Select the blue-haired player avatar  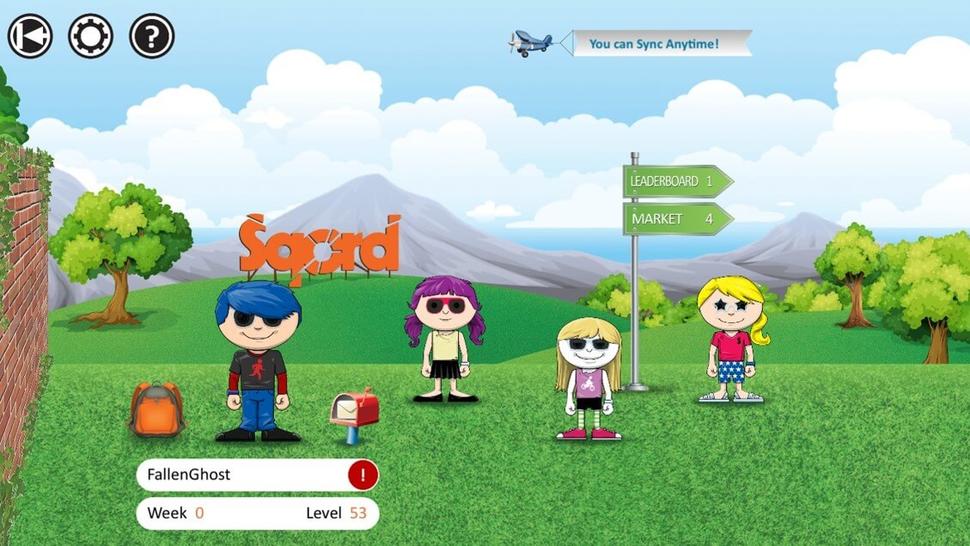(x=257, y=360)
